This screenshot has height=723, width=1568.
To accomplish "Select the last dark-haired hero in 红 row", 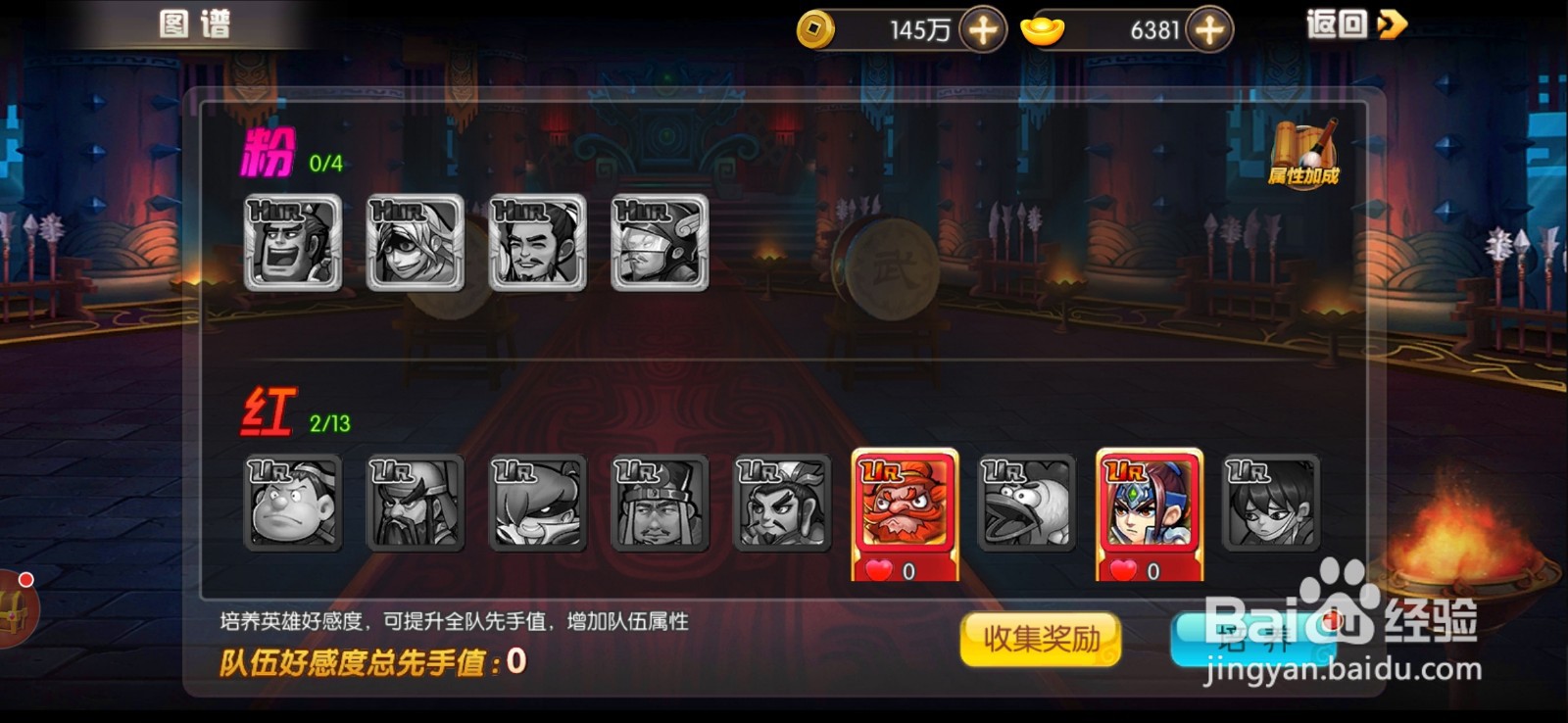I will click(1270, 505).
